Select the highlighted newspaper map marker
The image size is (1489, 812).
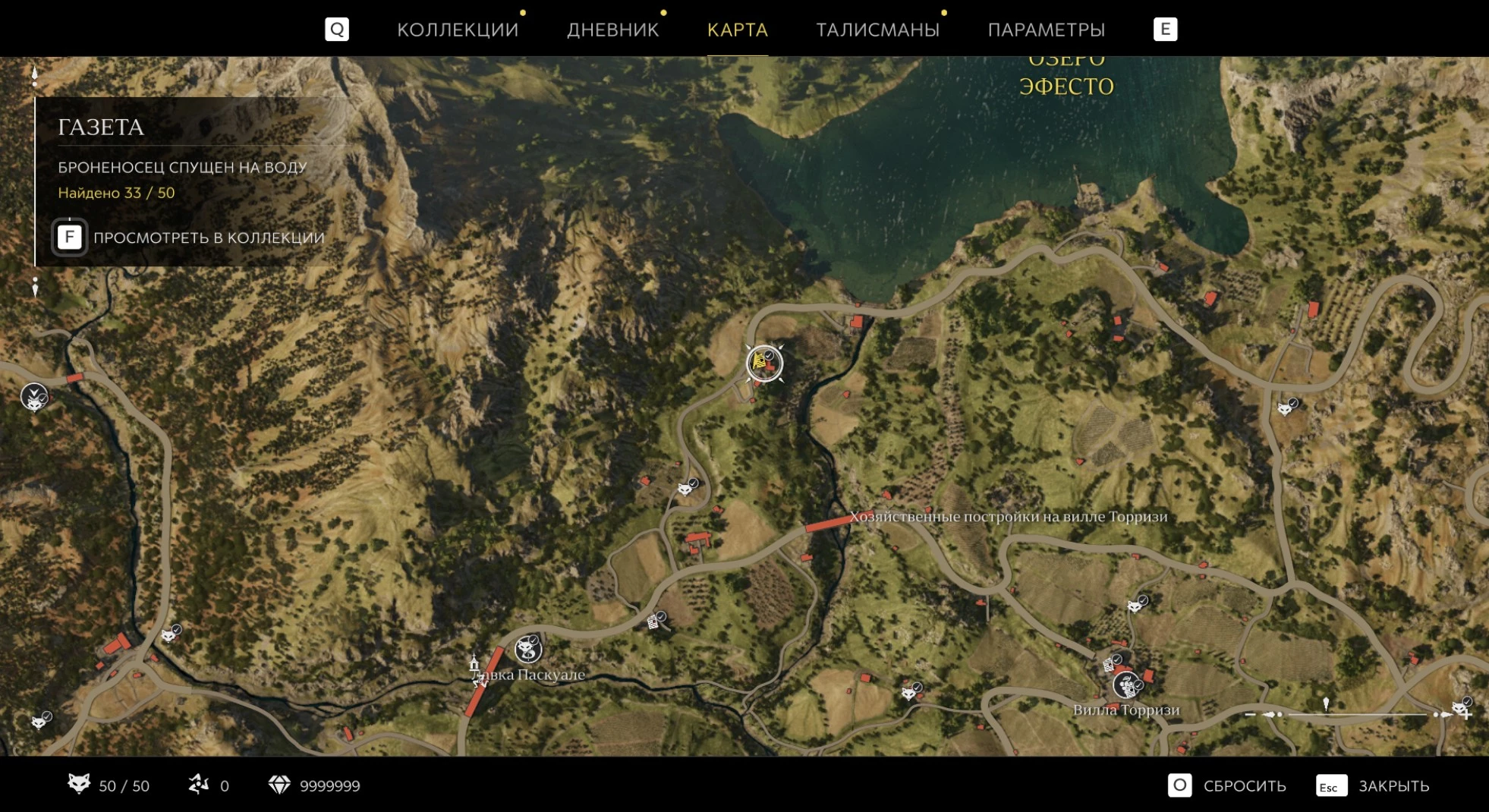coord(763,364)
